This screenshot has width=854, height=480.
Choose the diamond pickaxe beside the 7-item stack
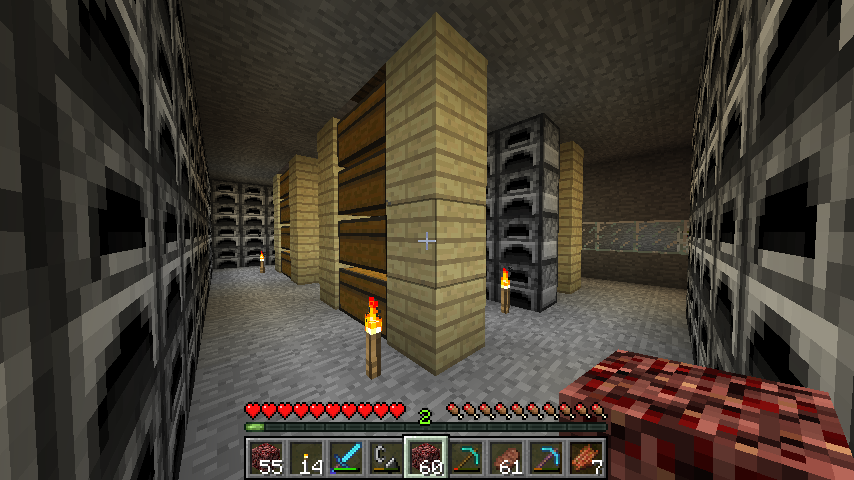(545, 457)
